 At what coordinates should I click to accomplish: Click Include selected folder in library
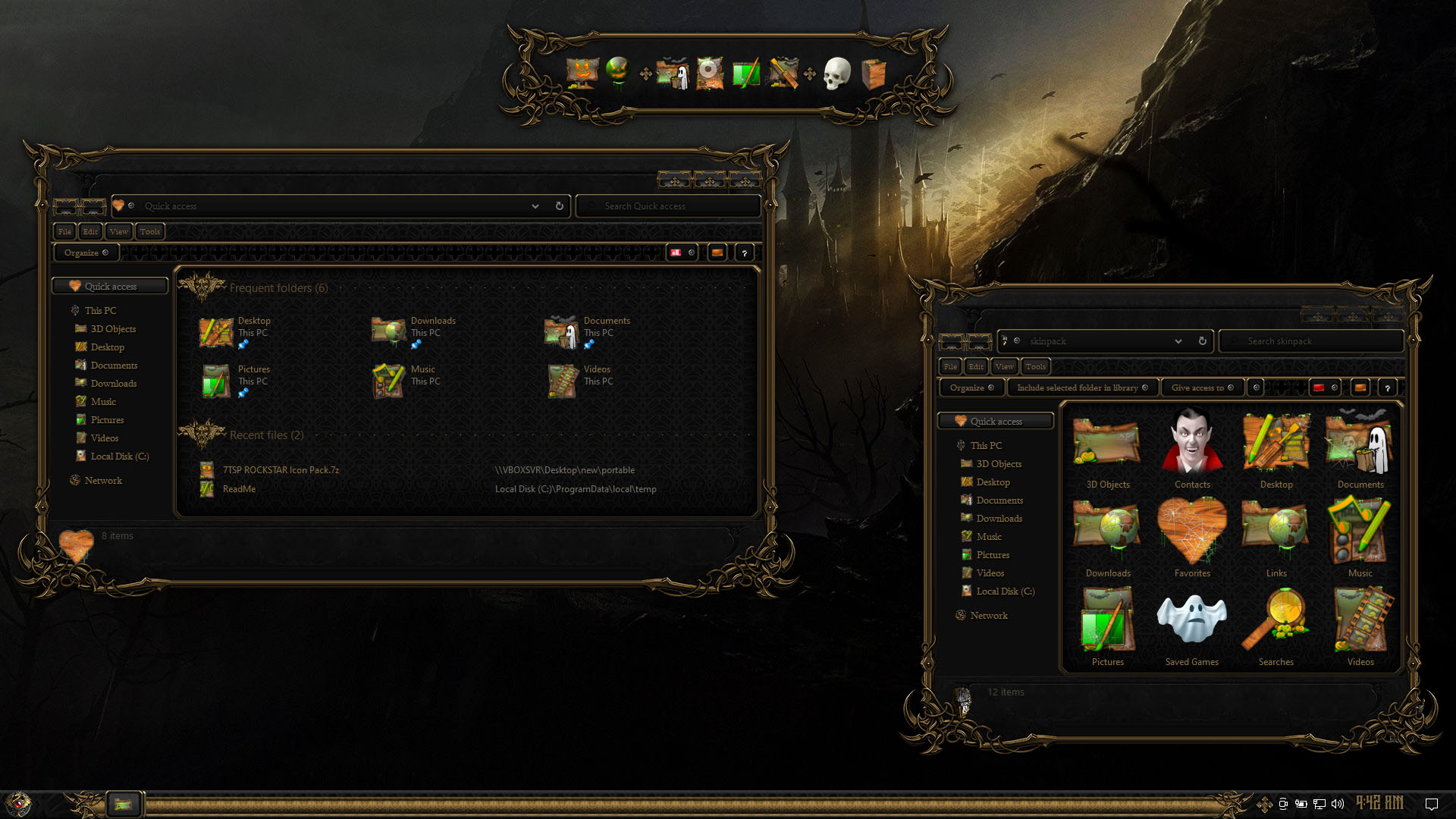point(1081,388)
